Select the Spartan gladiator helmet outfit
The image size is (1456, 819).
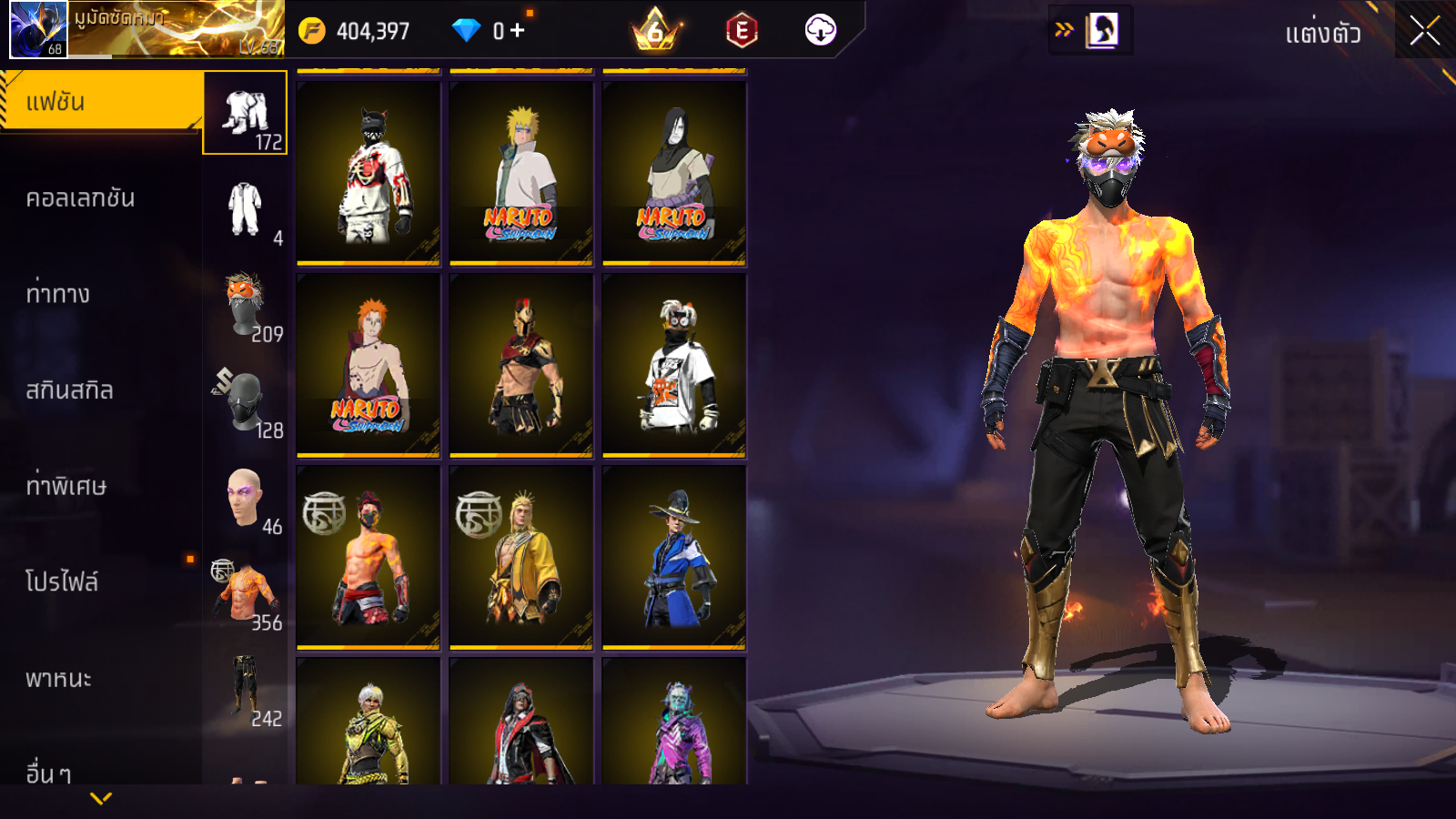521,365
